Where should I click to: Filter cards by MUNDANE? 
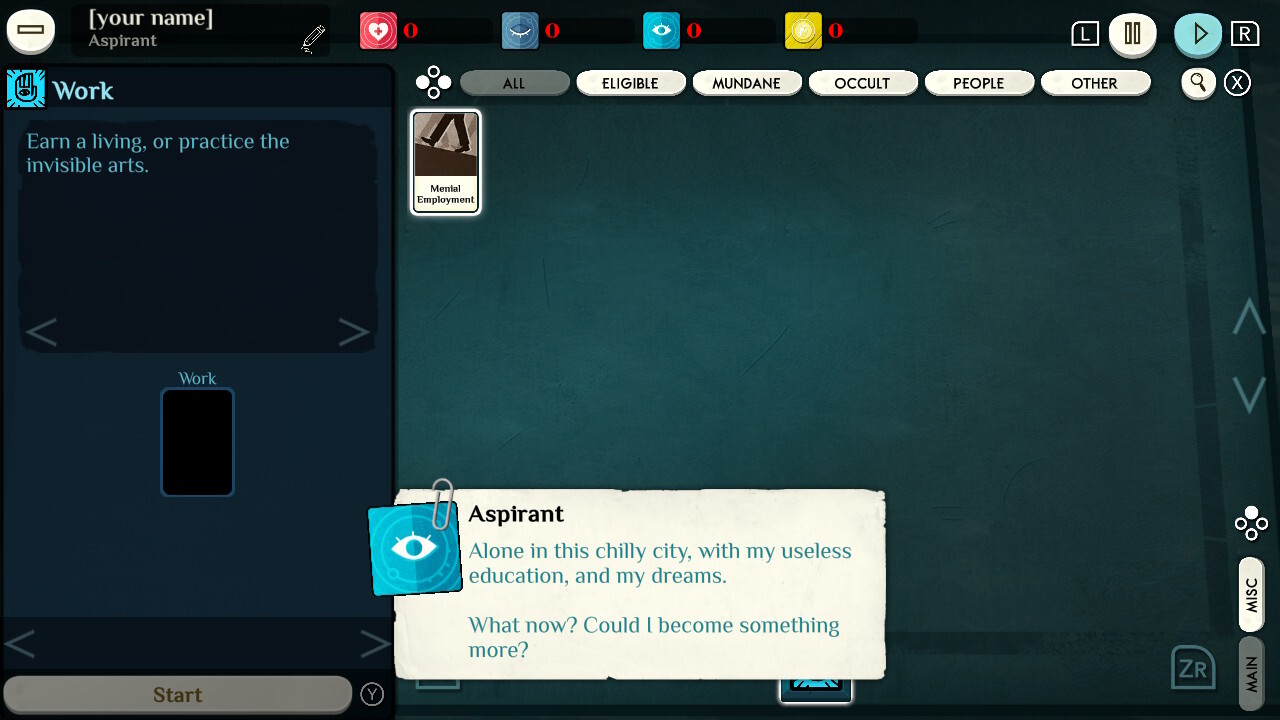(746, 83)
